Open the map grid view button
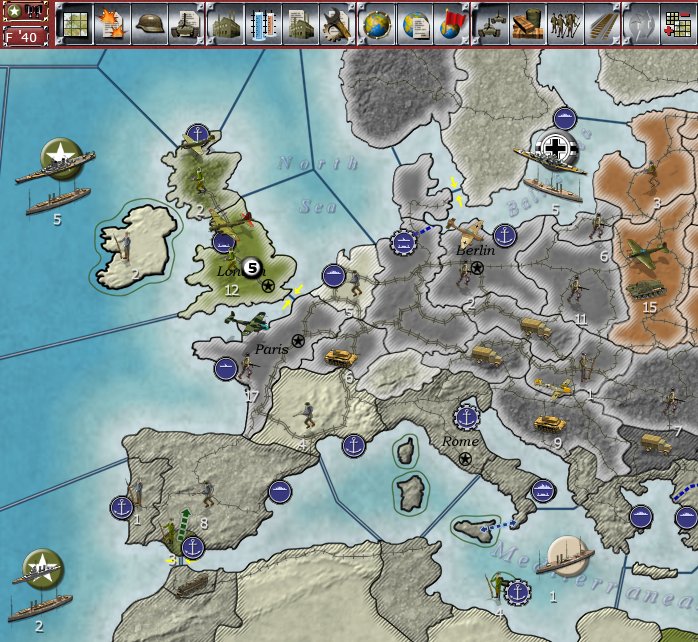The height and width of the screenshot is (642, 698). [75, 24]
